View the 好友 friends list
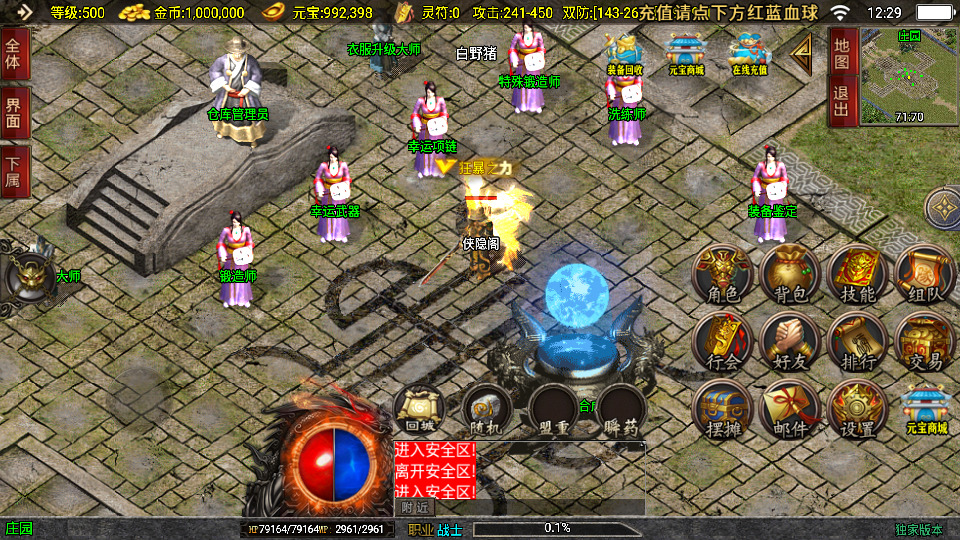This screenshot has width=960, height=540. click(x=789, y=341)
